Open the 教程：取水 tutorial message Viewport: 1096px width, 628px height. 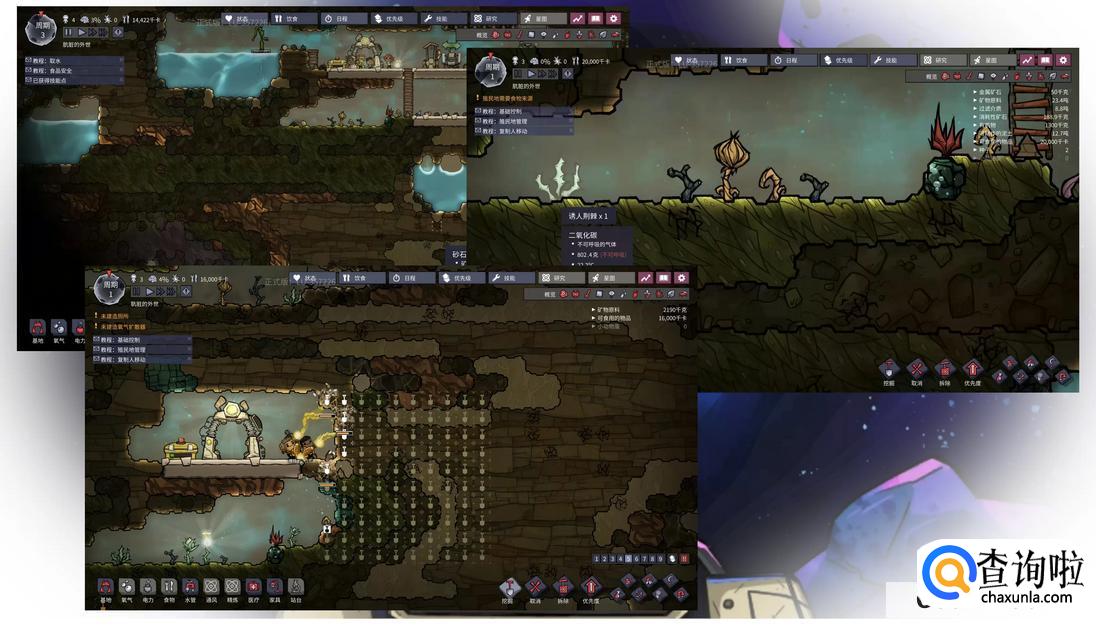point(55,60)
